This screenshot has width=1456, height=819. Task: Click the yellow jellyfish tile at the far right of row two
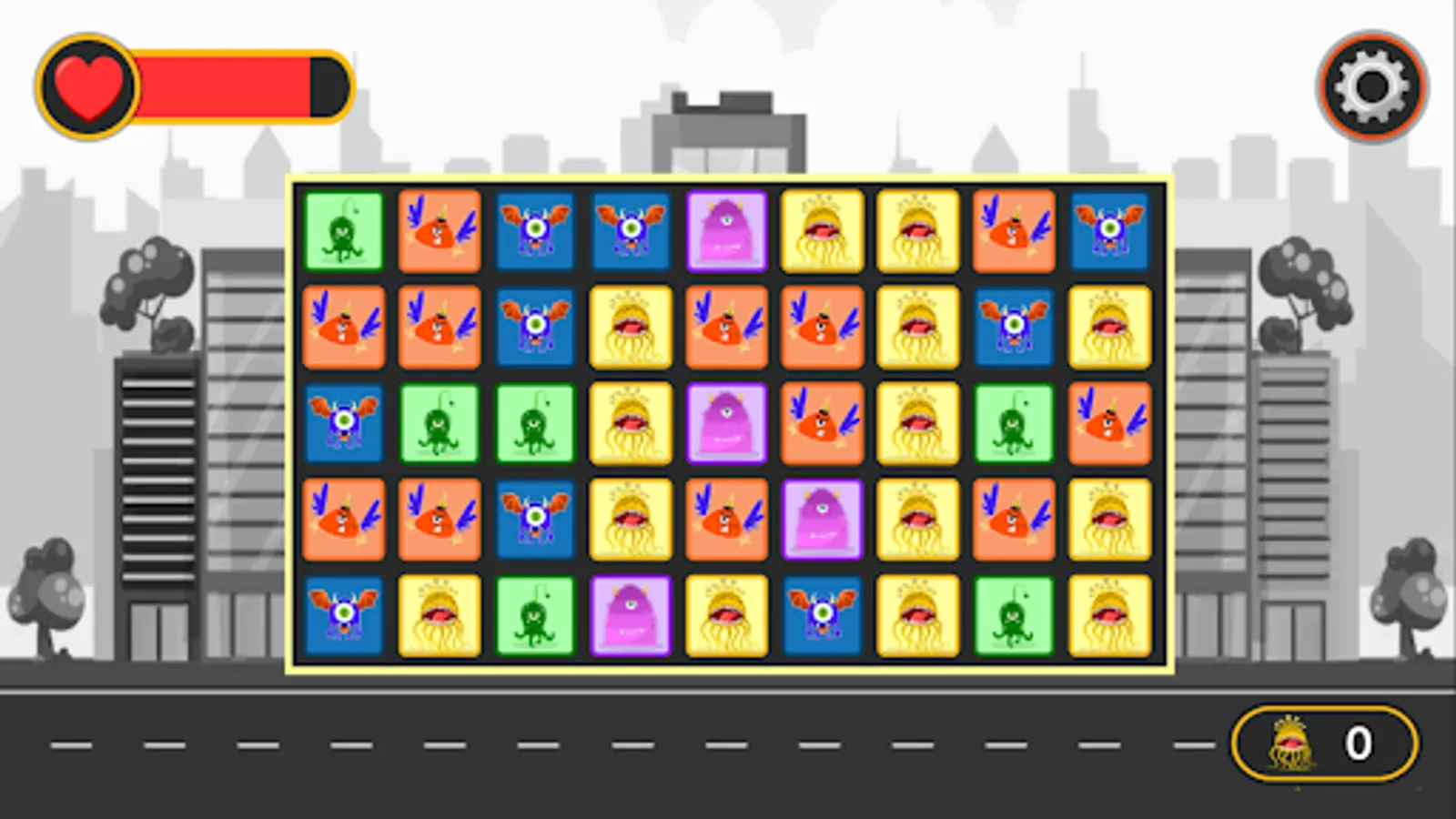coord(1108,328)
